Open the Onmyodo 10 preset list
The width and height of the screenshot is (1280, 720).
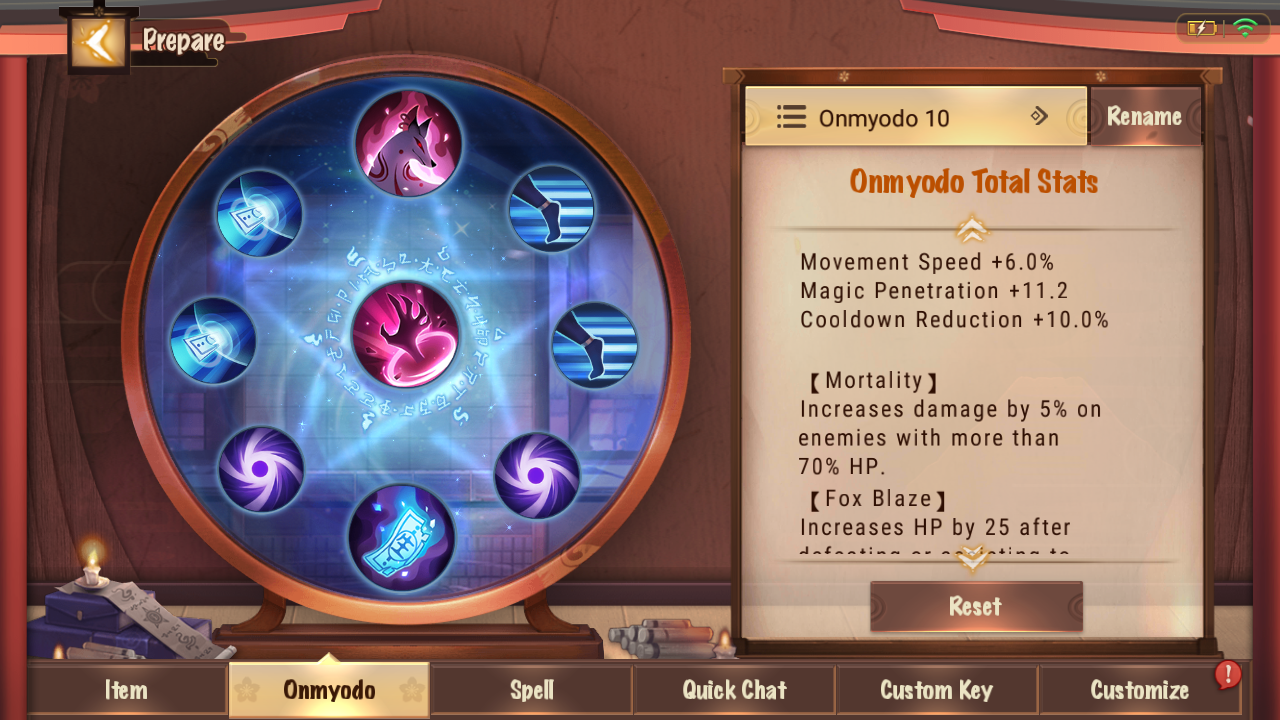[x=915, y=117]
